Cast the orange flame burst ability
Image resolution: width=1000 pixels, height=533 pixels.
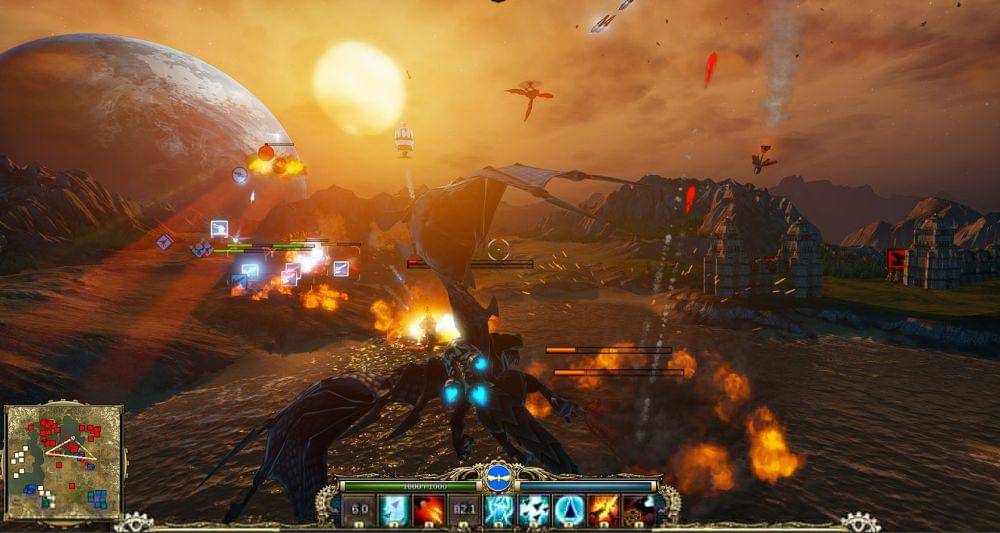(x=604, y=510)
